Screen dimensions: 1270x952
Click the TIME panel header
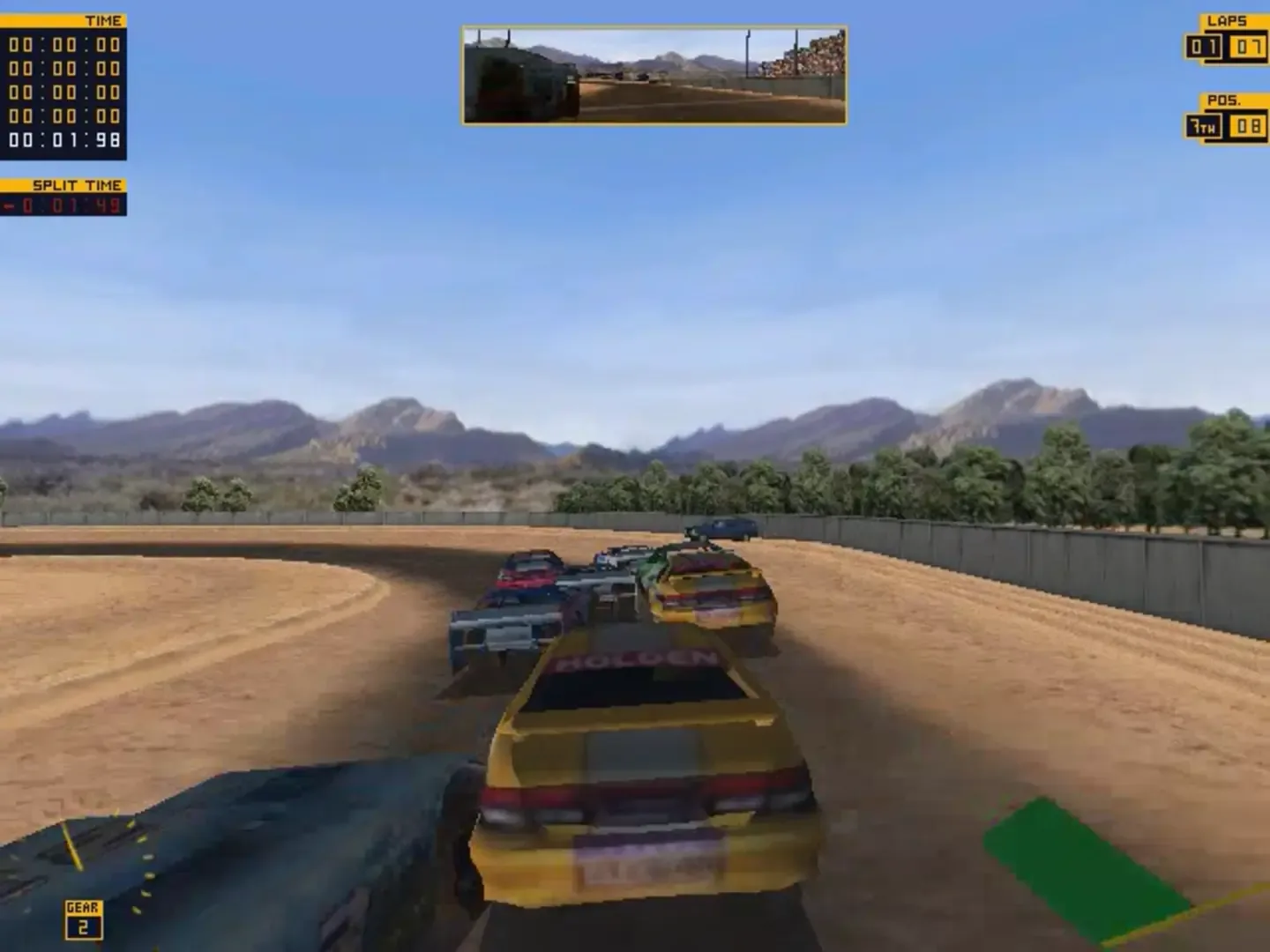[103, 19]
